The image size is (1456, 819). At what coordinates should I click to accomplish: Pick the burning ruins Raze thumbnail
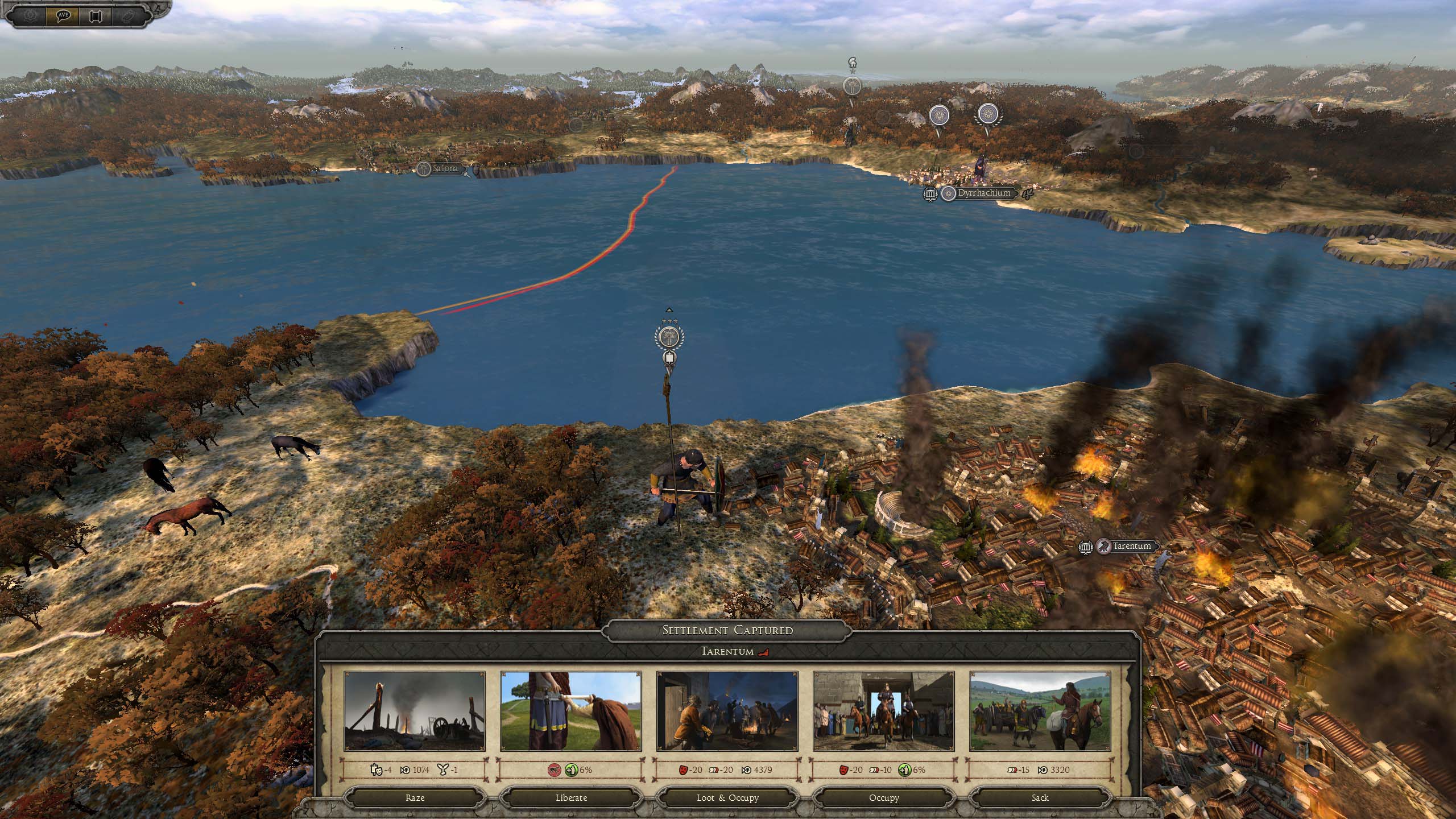coord(415,711)
